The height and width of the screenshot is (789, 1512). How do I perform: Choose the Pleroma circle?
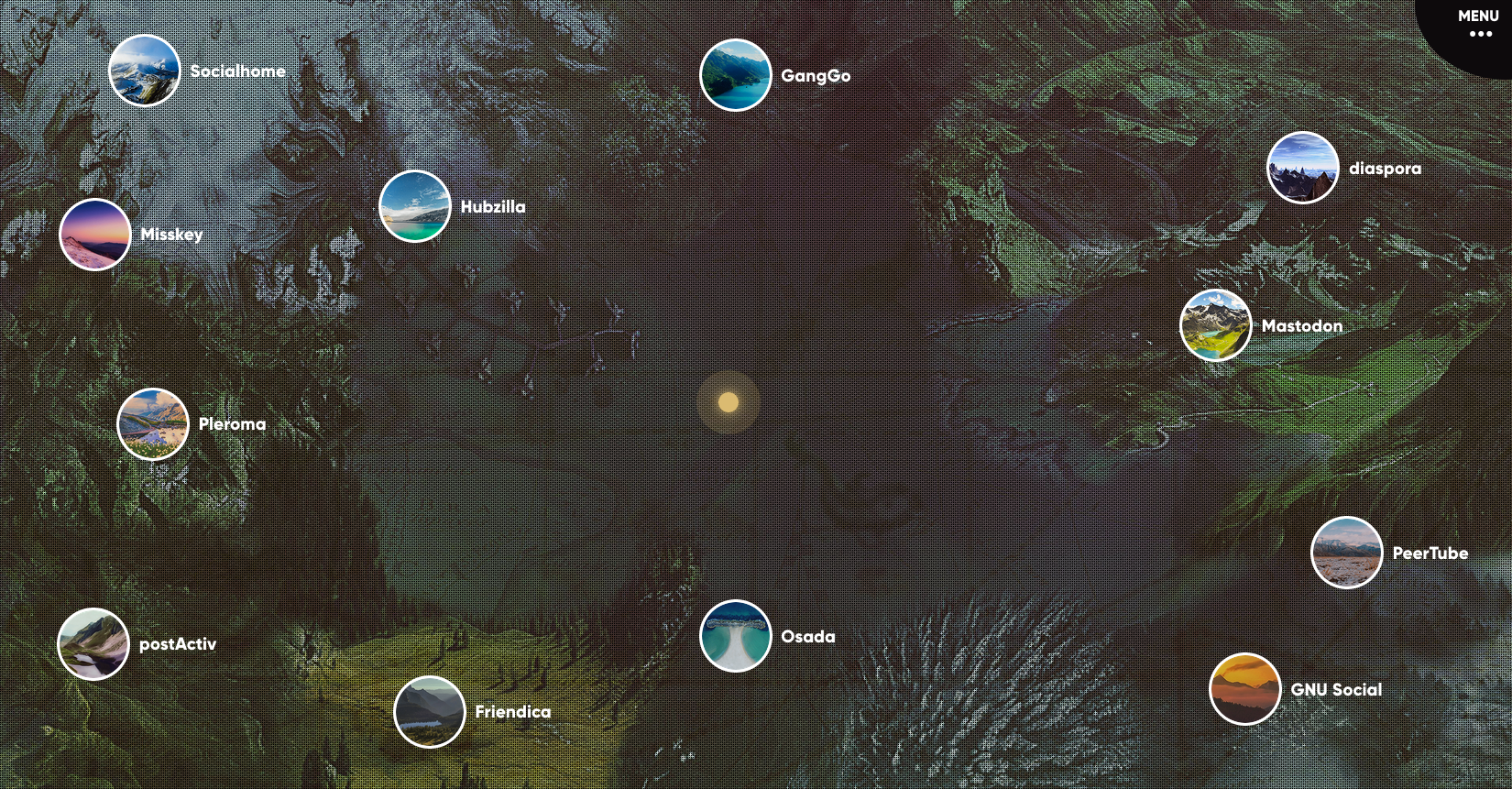[x=152, y=423]
